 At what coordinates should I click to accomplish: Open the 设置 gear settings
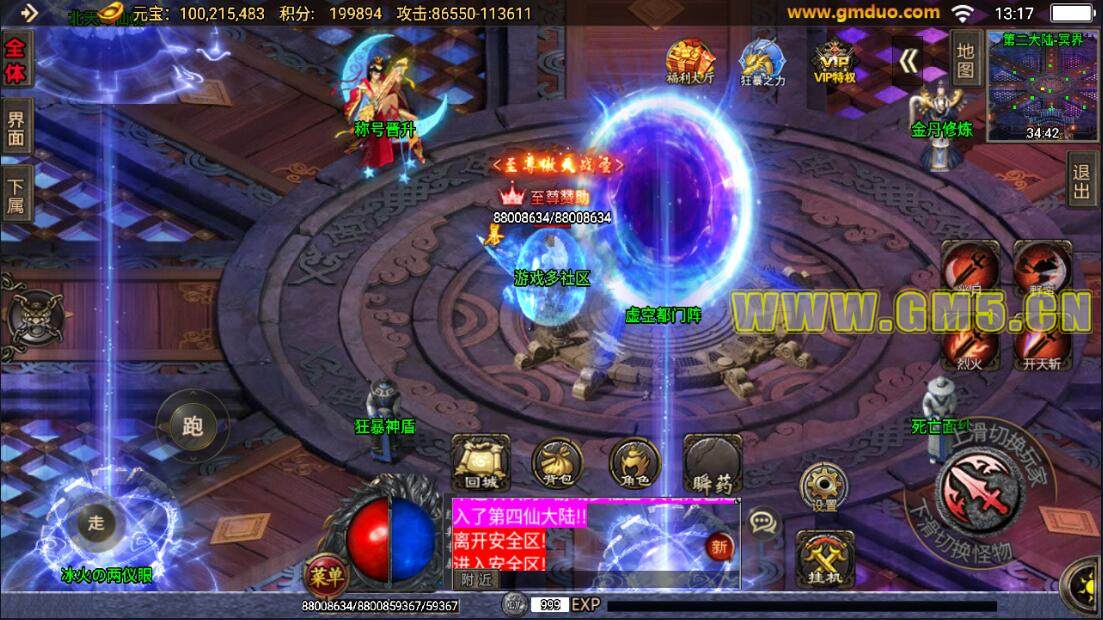[x=824, y=487]
